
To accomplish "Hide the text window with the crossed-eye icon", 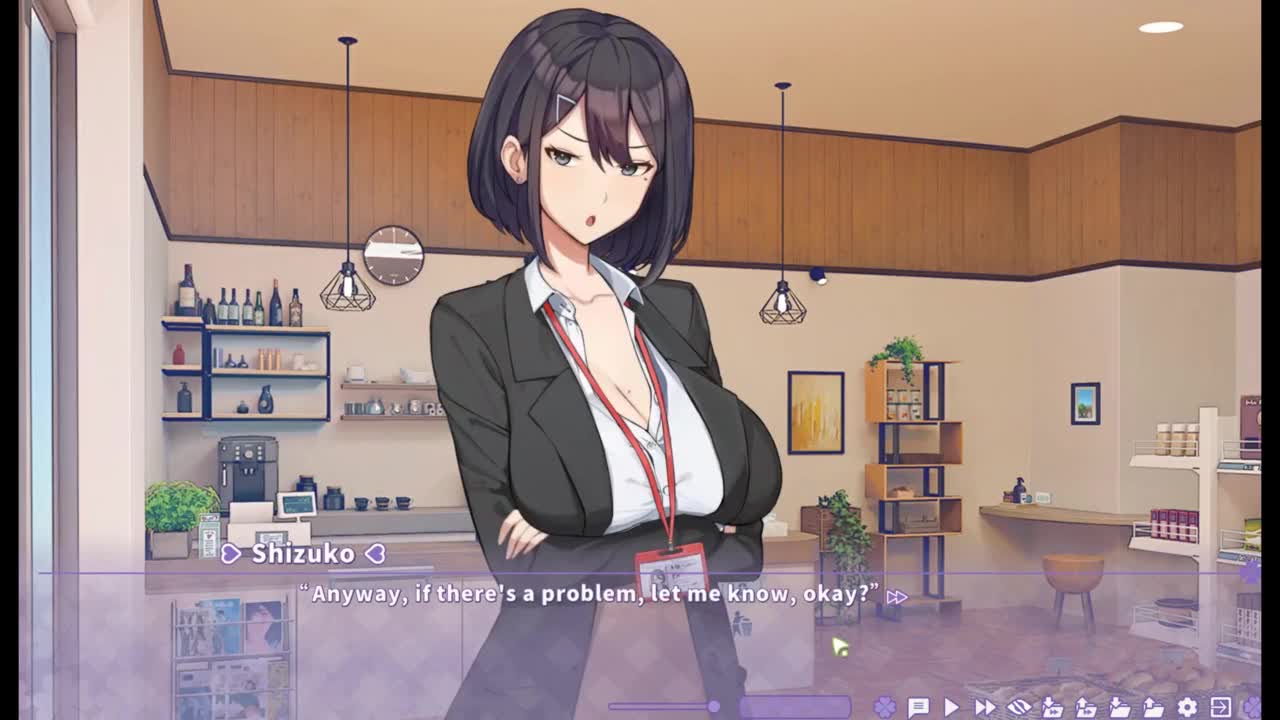I will (x=1018, y=707).
